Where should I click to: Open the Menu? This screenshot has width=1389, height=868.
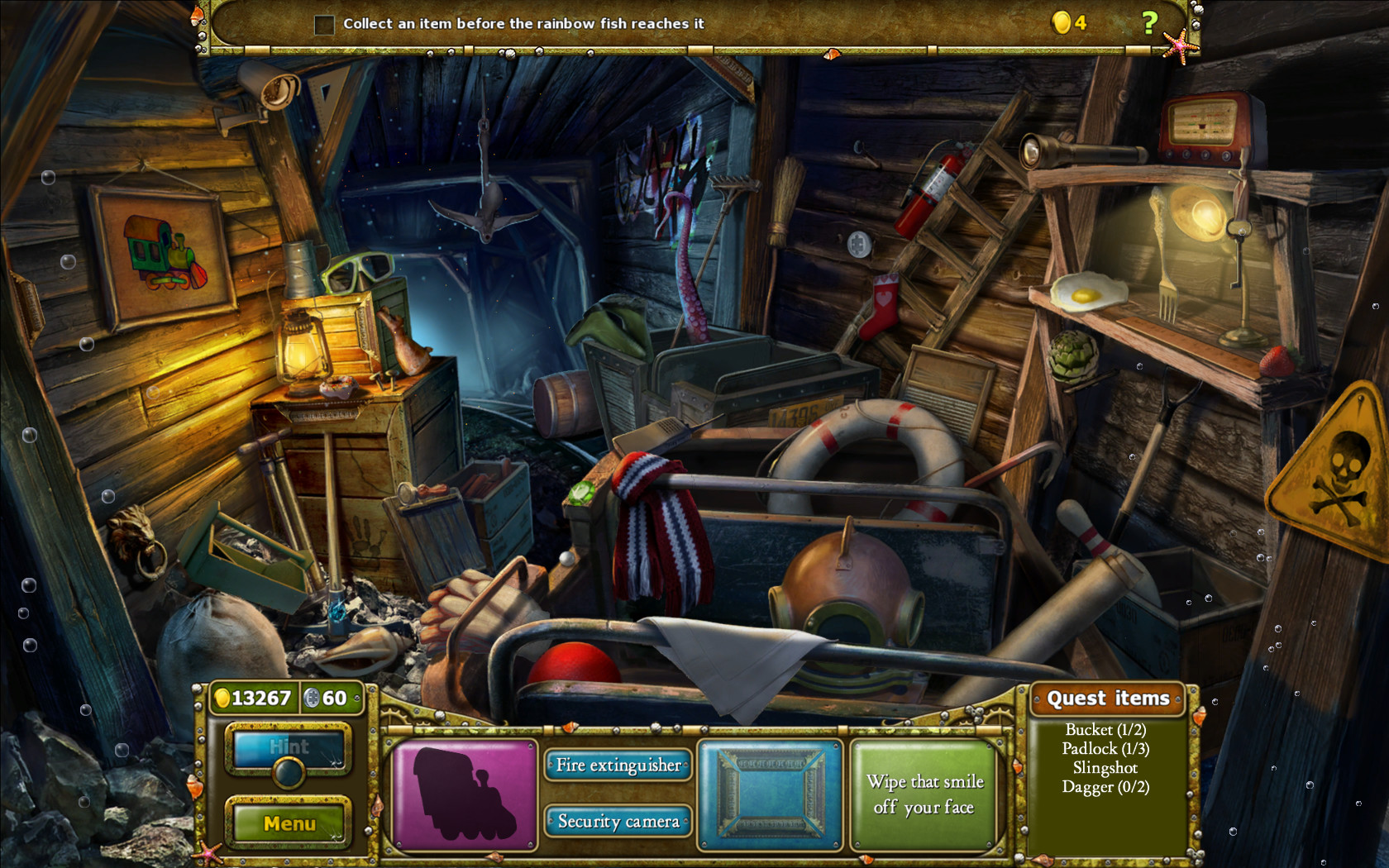point(288,823)
